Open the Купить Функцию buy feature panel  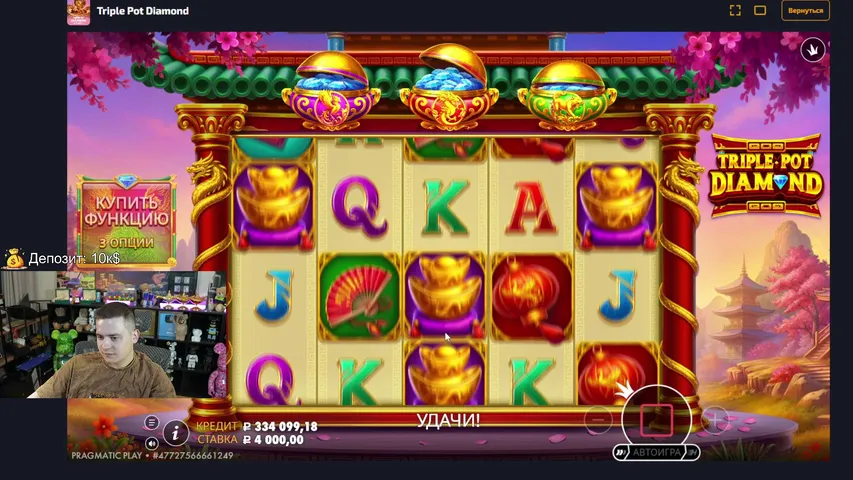click(x=126, y=217)
